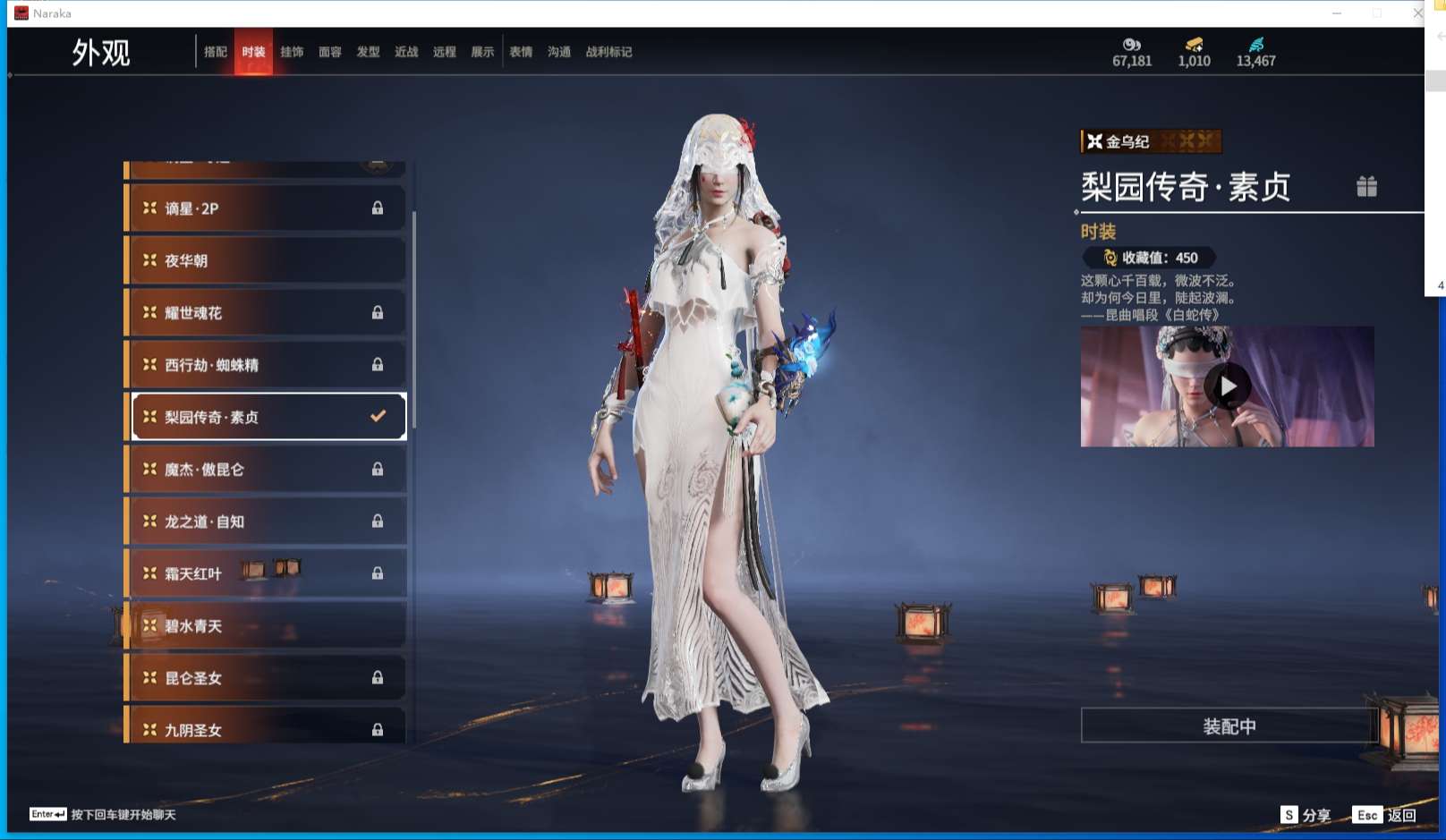The image size is (1446, 840).
Task: Play the outfit preview video
Action: 1227,386
